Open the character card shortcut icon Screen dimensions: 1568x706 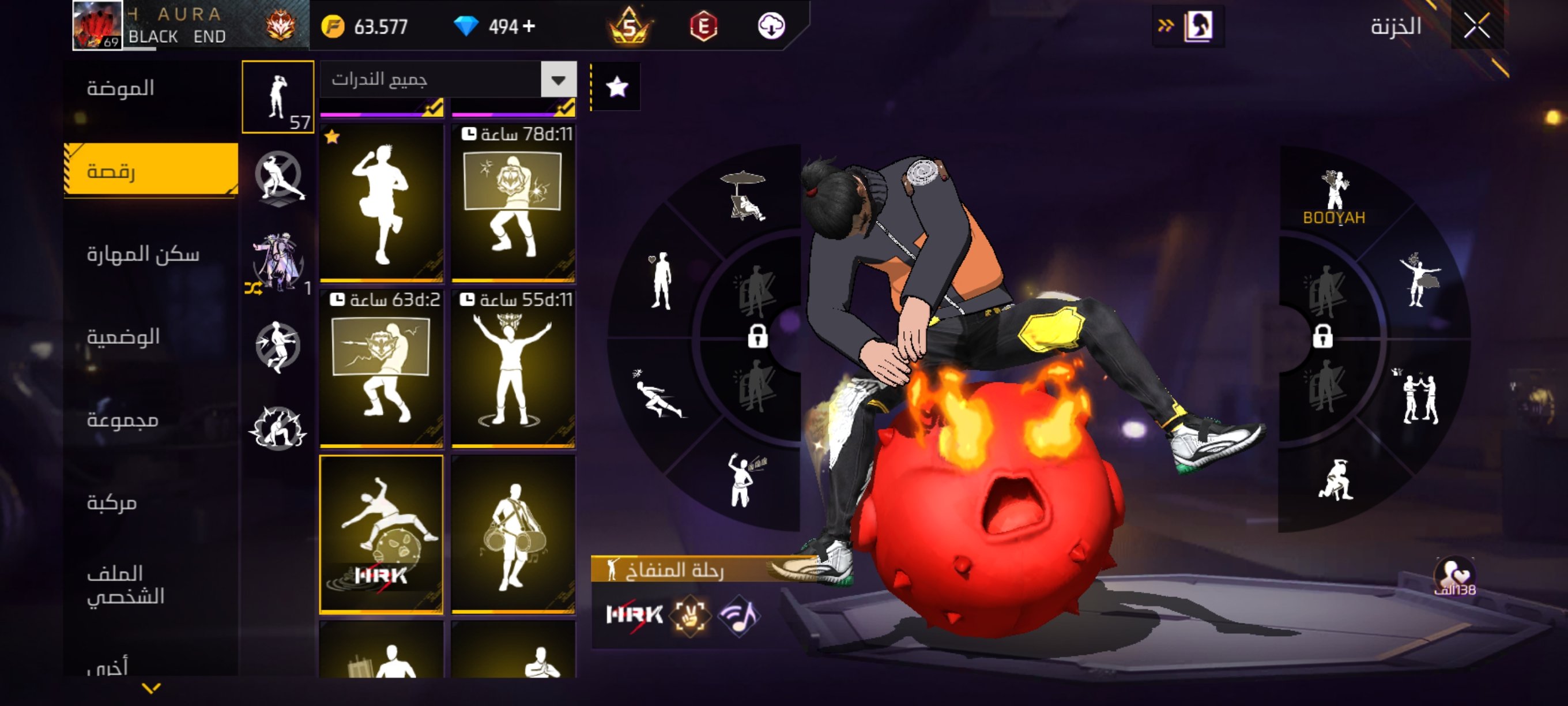tap(1197, 26)
